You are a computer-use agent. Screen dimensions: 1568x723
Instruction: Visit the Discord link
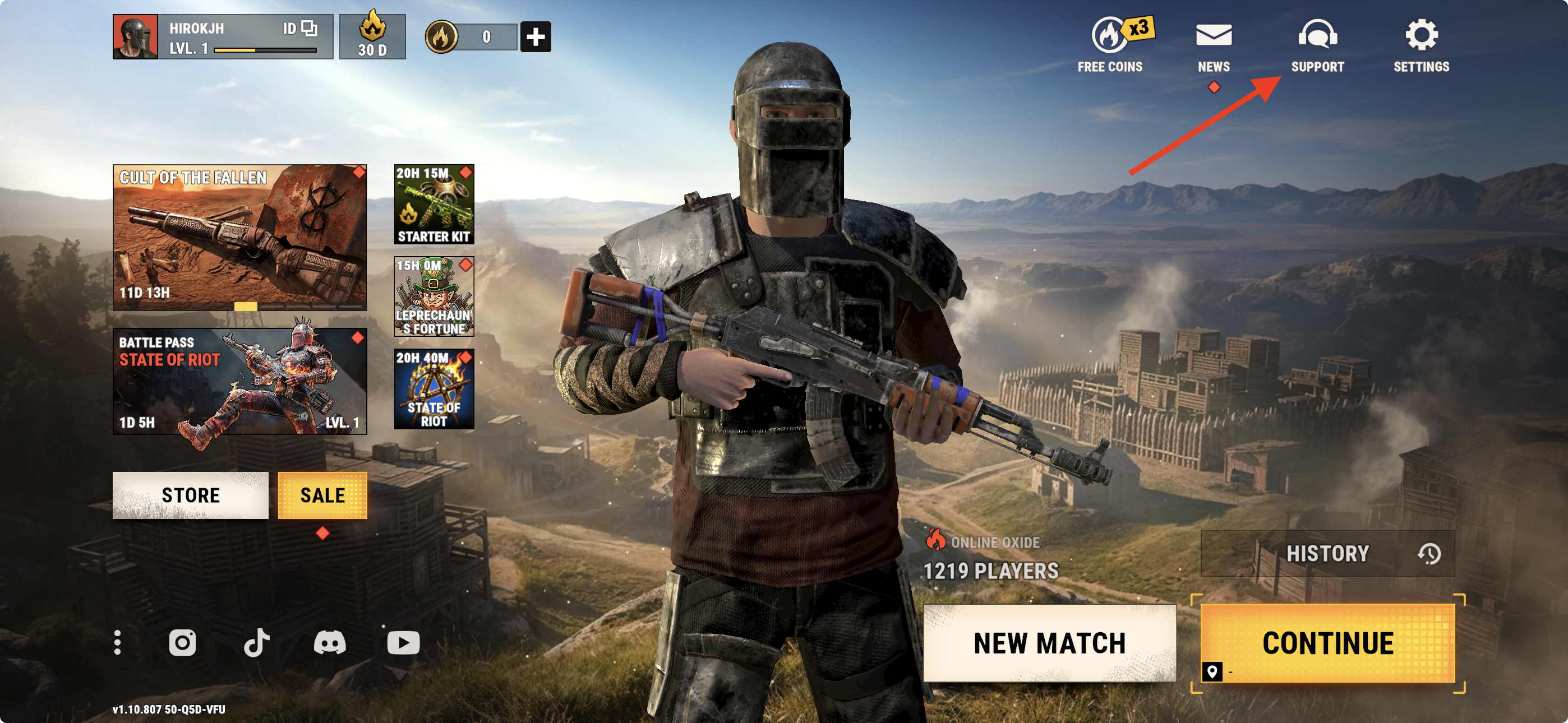[x=330, y=643]
